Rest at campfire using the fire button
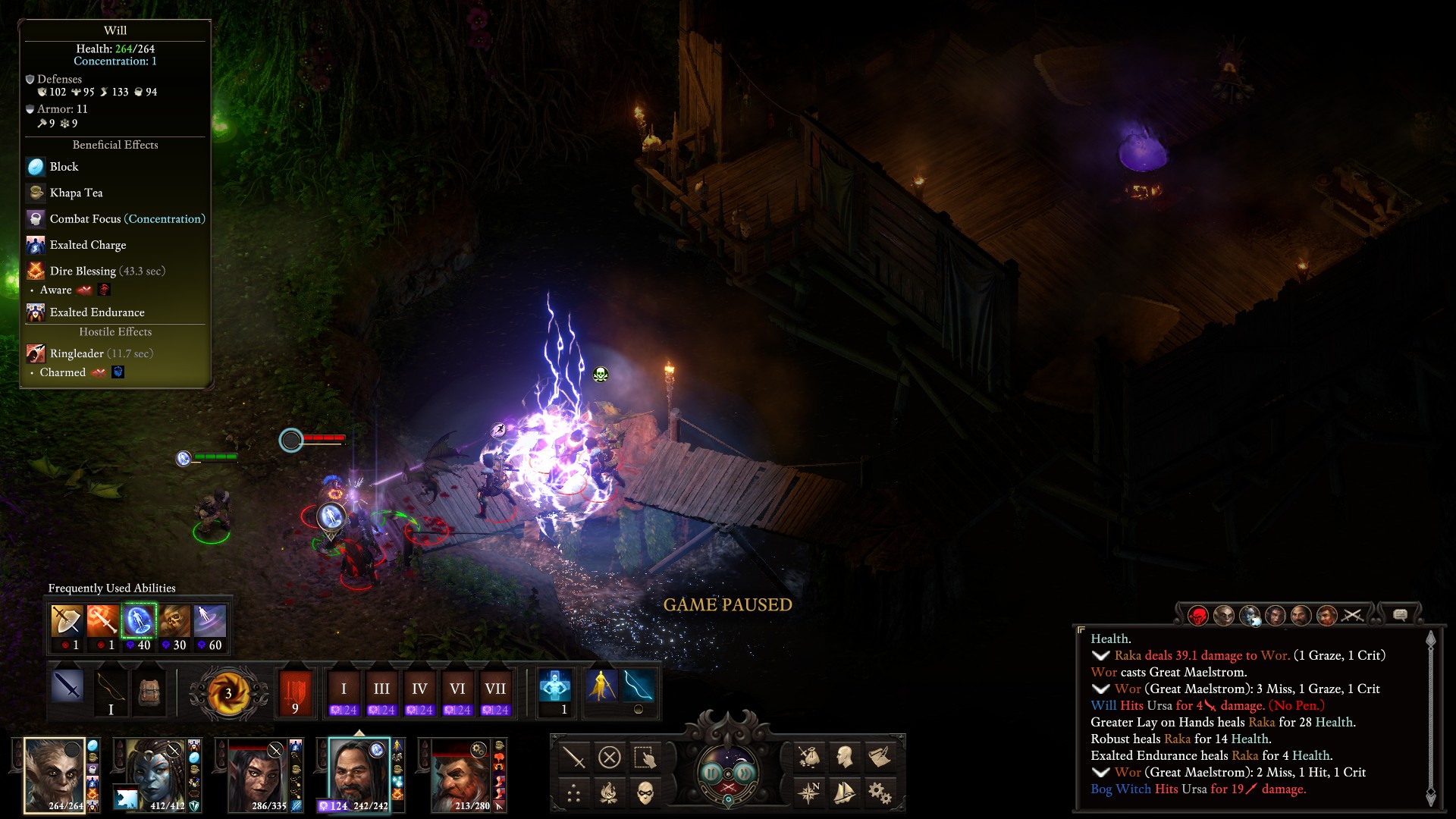 (x=609, y=793)
